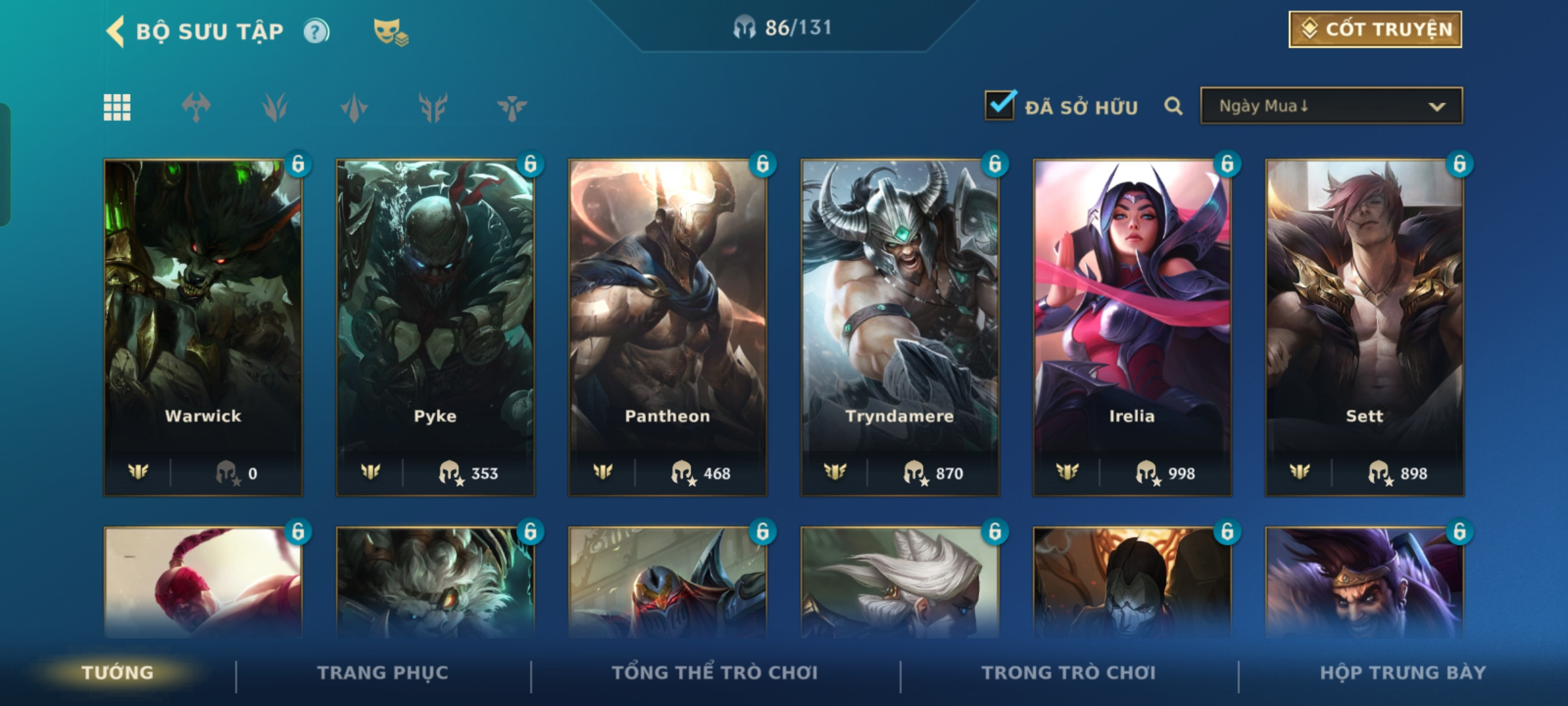Go to the Hộp Trưng Bày tab

coord(1403,673)
